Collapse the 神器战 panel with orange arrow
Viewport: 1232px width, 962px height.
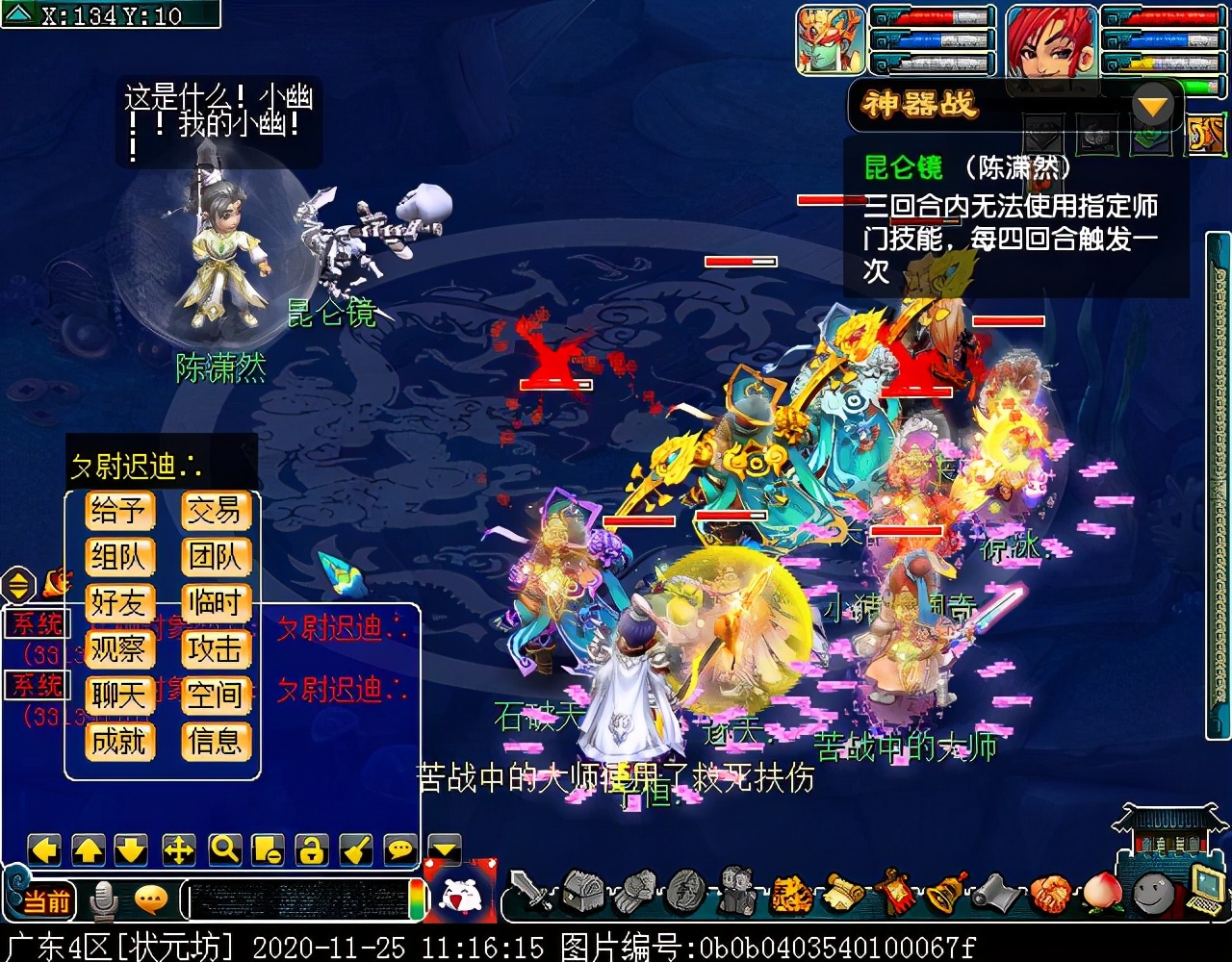coord(1154,105)
